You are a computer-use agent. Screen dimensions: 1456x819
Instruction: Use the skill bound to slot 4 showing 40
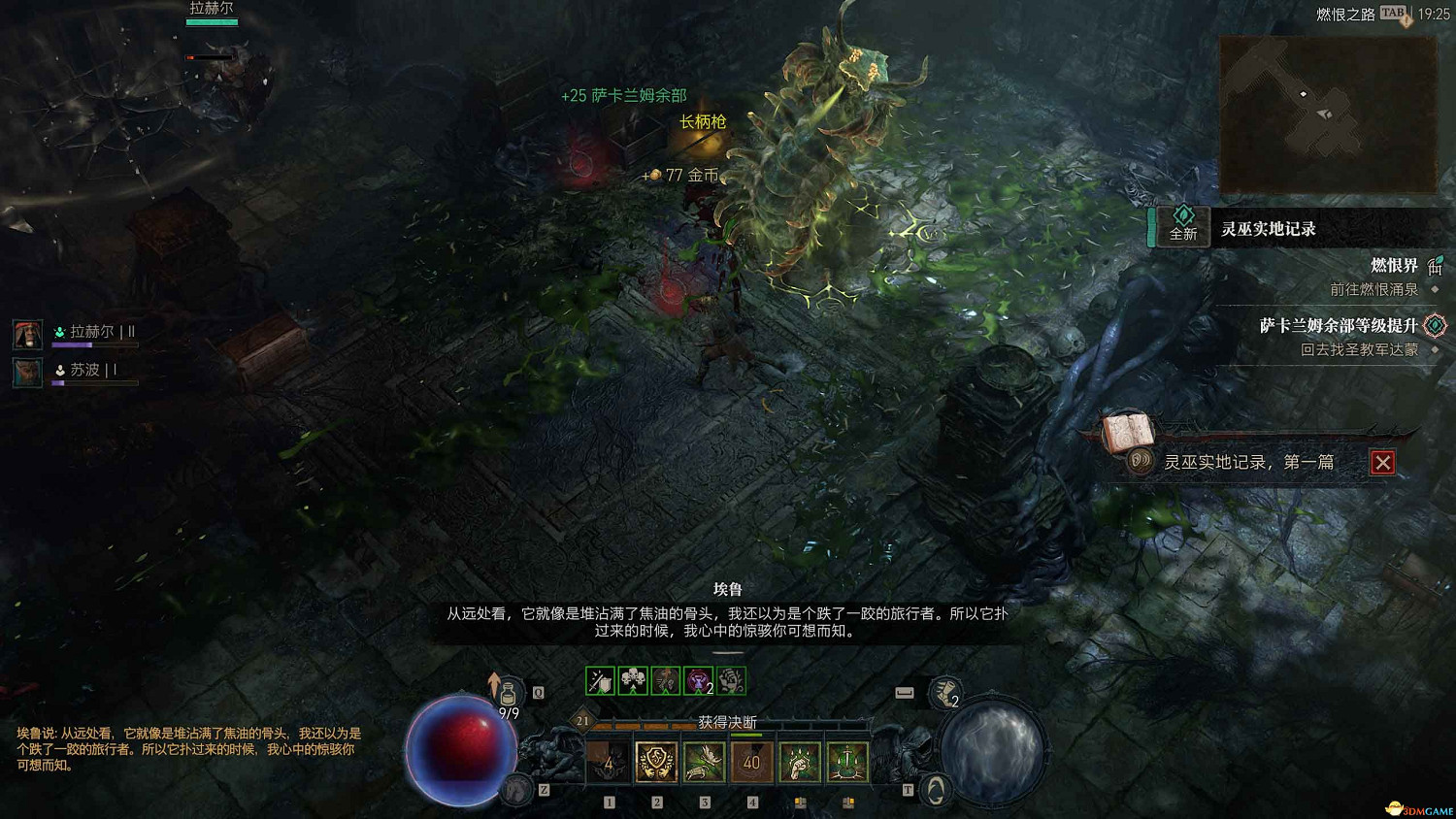click(x=750, y=764)
